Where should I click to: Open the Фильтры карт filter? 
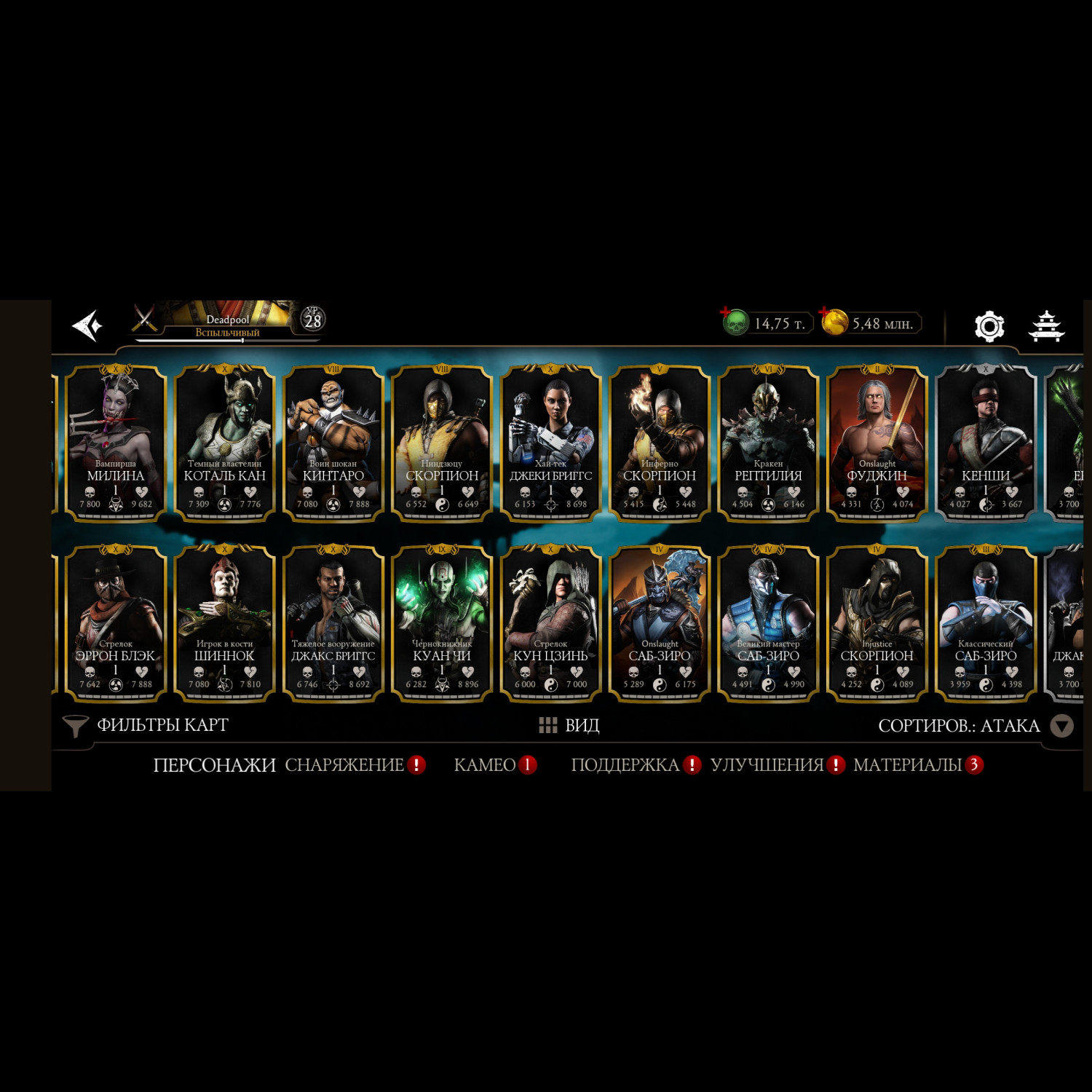pos(146,725)
